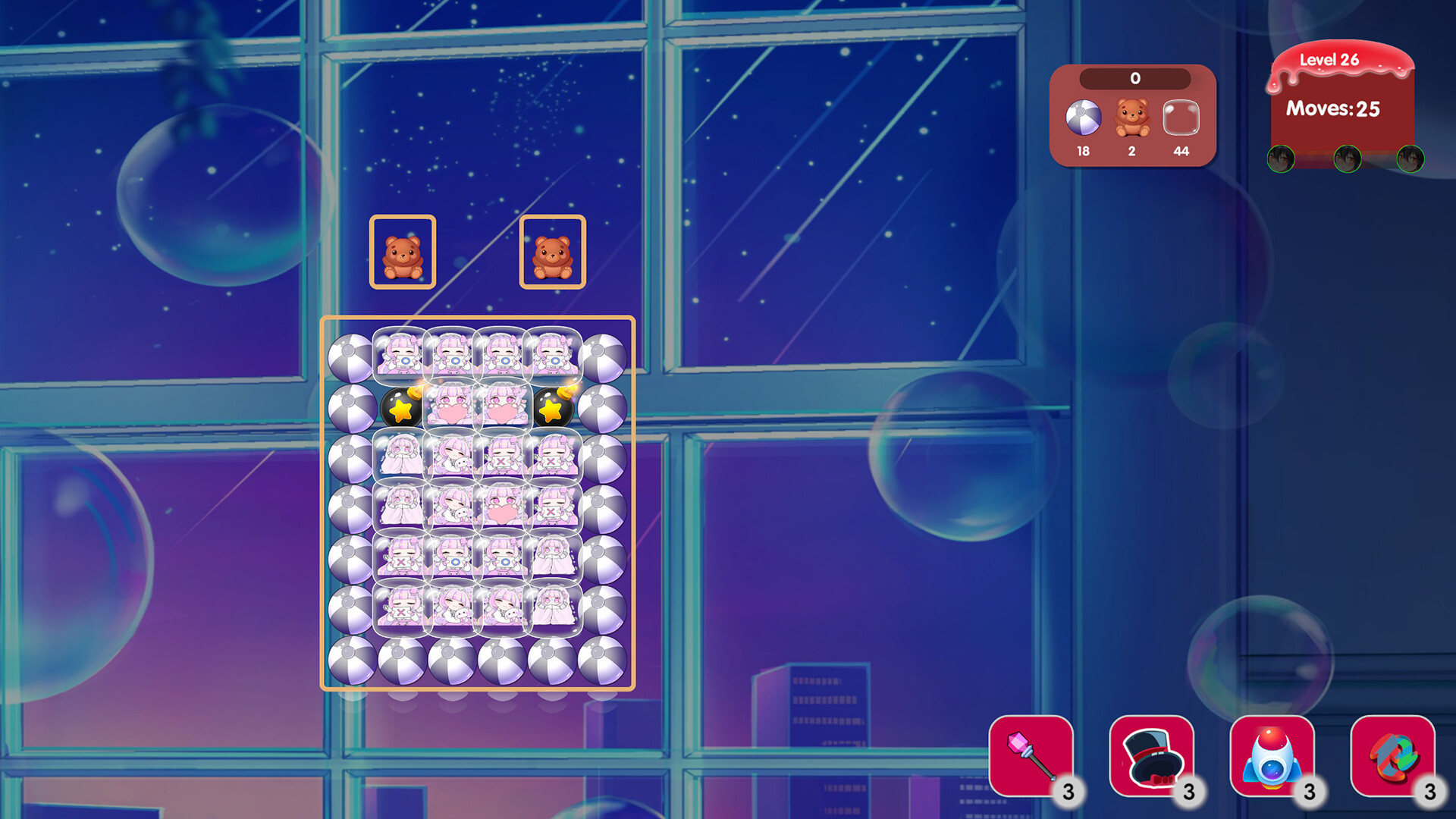Click the right teddy bear target slot

(554, 253)
